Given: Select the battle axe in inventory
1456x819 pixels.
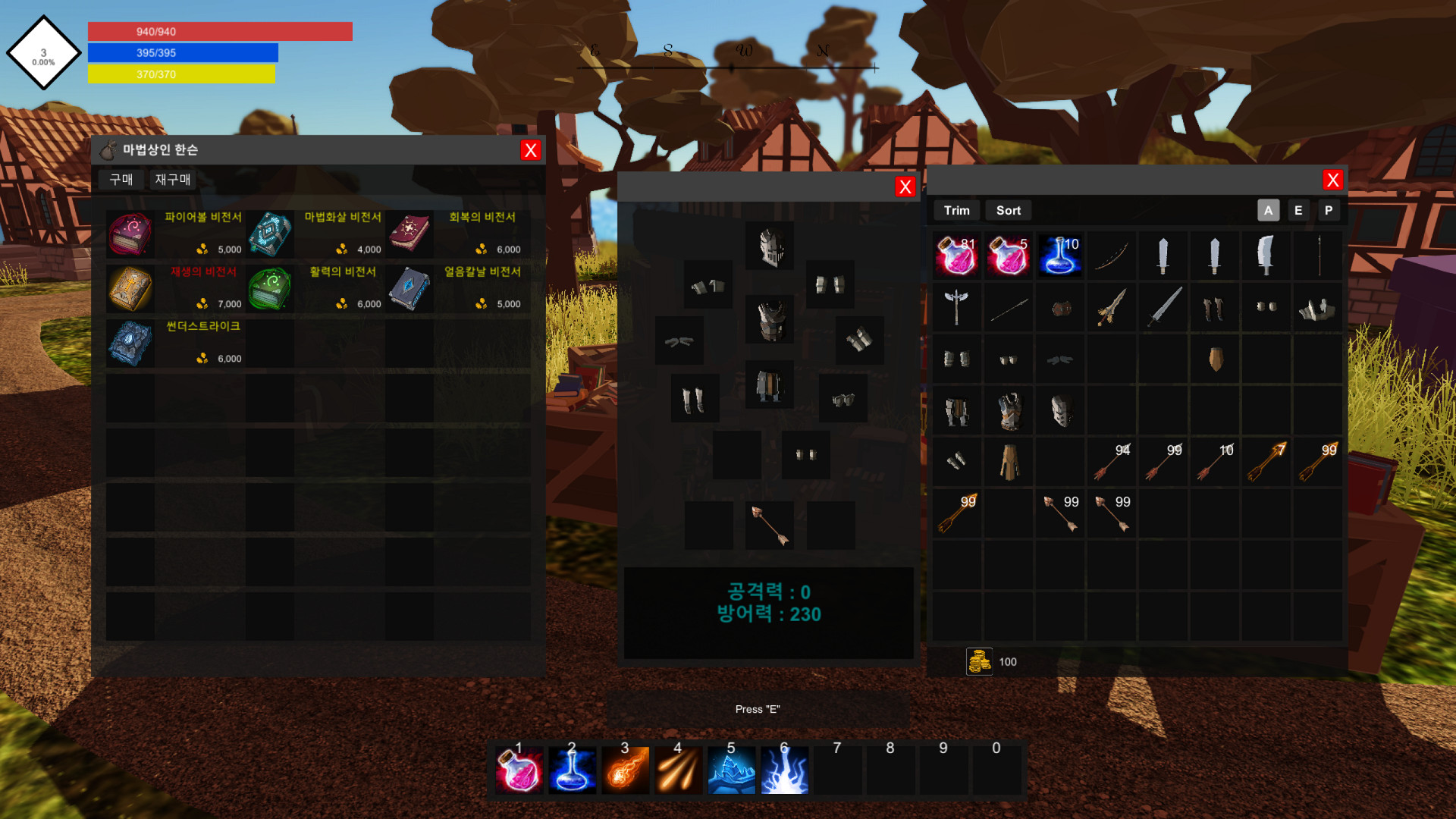Looking at the screenshot, I should [x=956, y=307].
